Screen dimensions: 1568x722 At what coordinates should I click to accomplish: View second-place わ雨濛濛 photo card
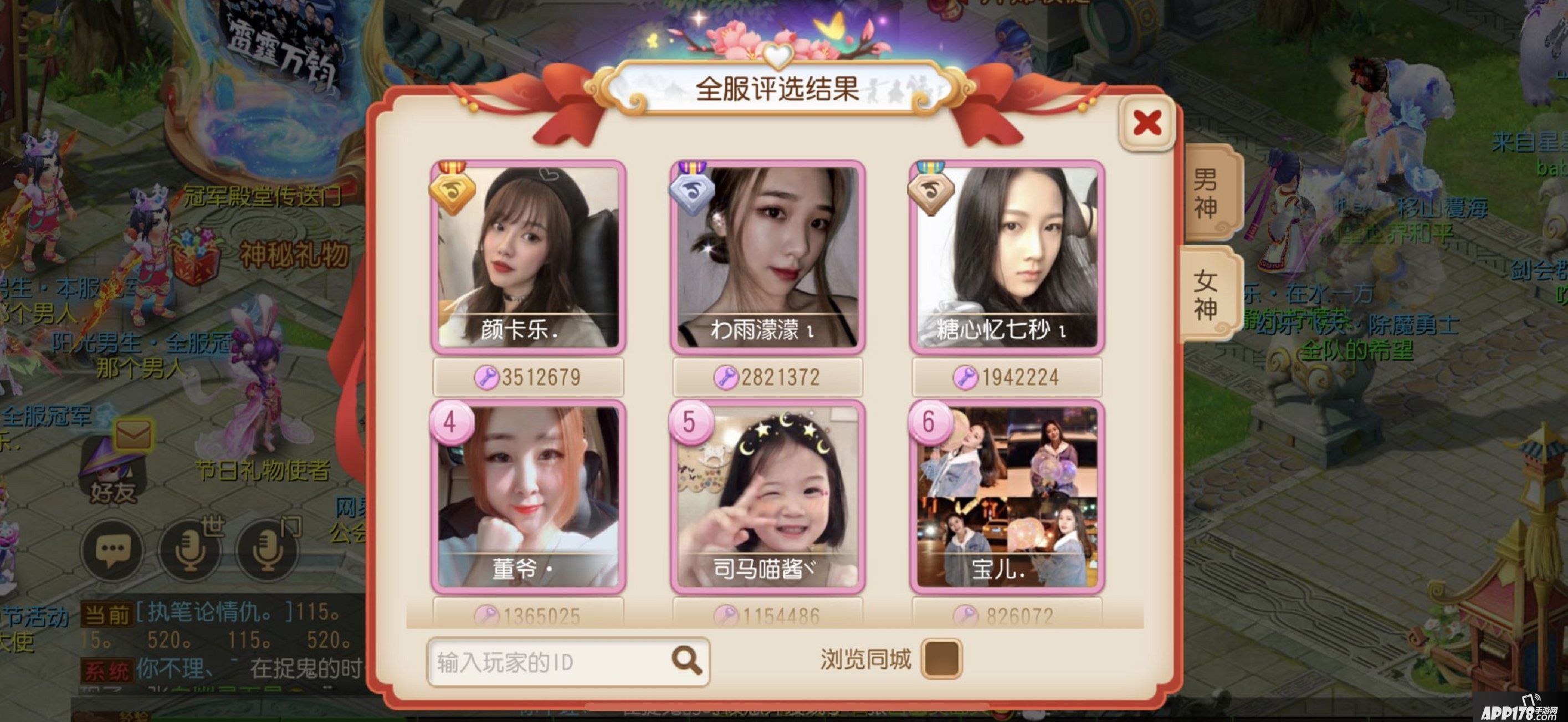[767, 257]
